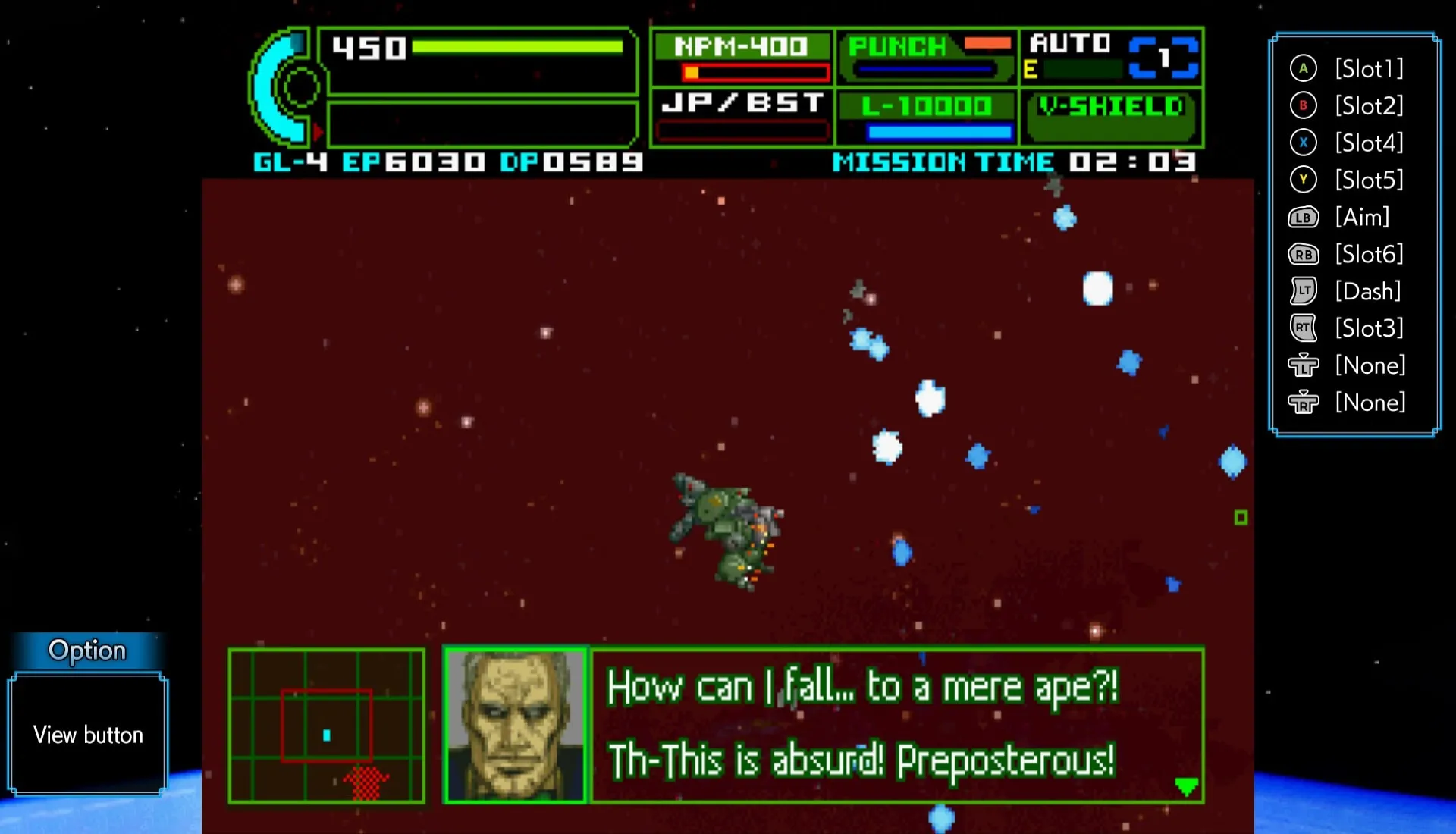Select the Slot6 control mapping entry
The height and width of the screenshot is (834, 1456).
1347,255
